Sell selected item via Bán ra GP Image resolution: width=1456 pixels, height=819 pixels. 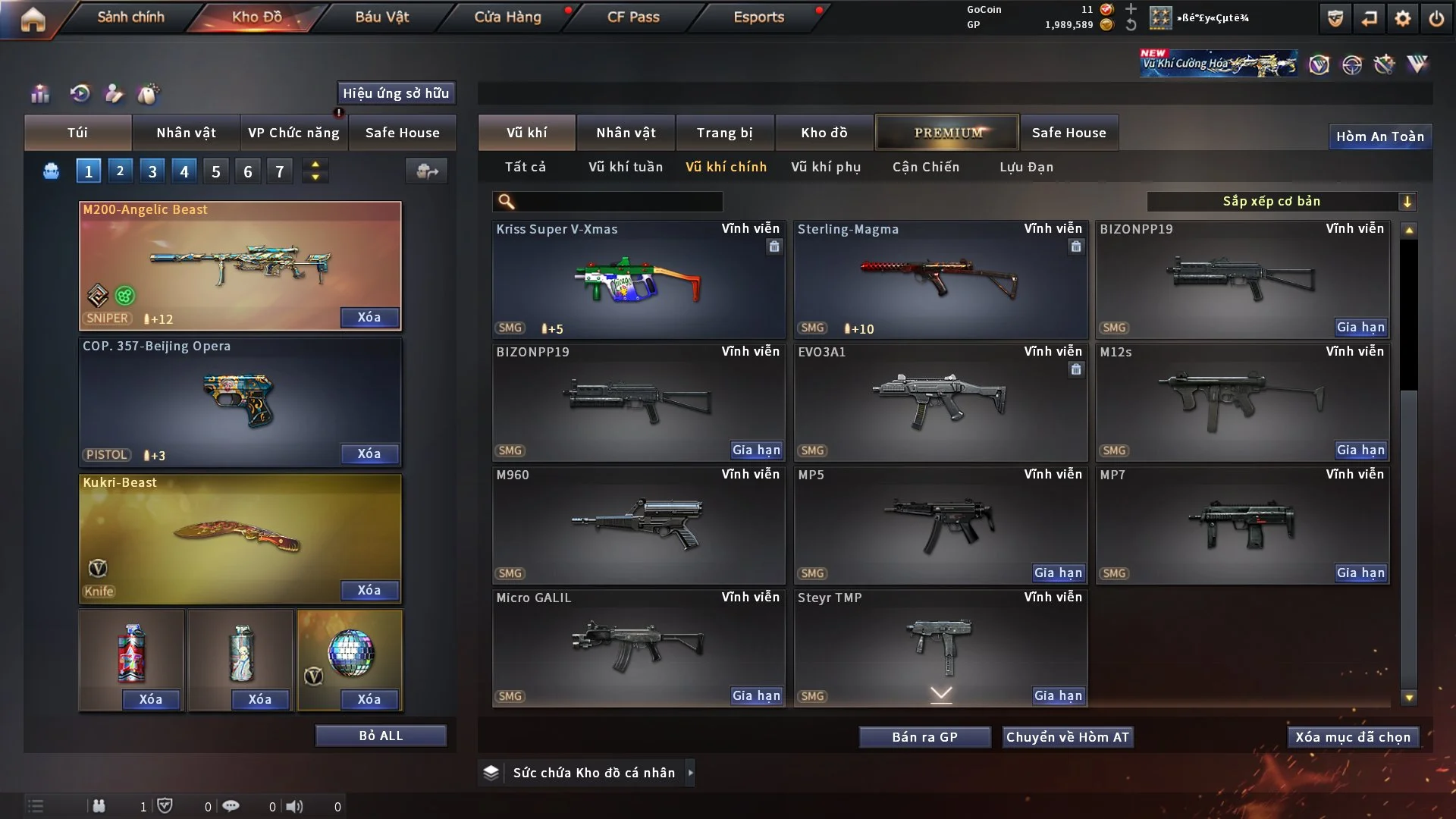point(924,737)
